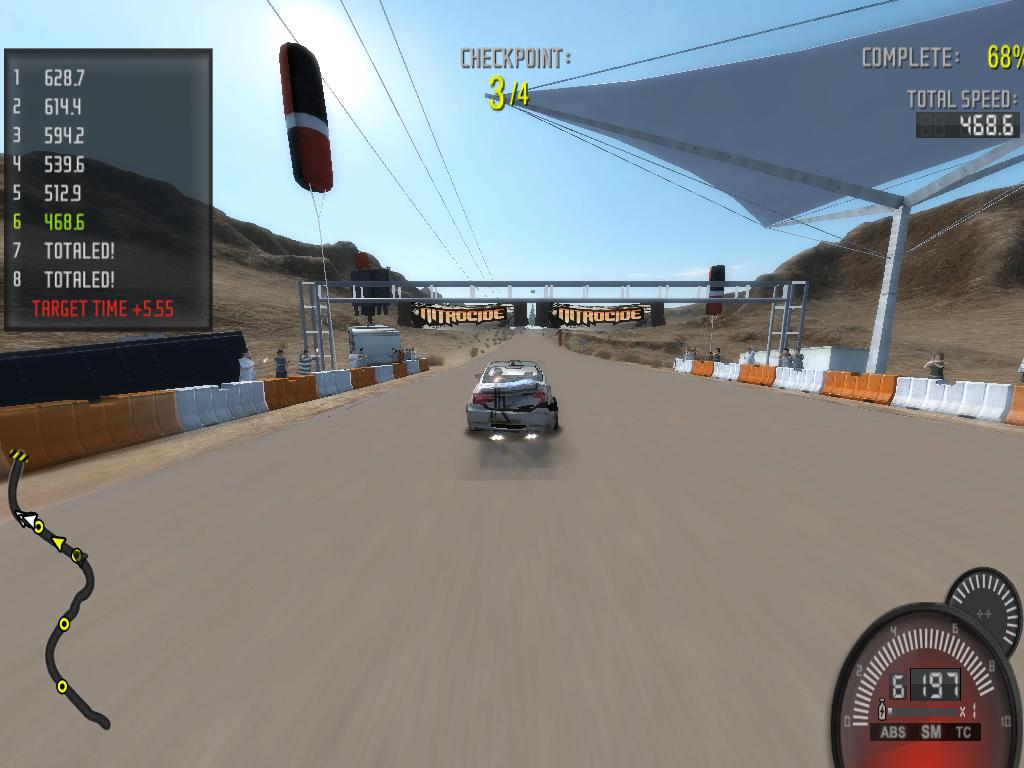Click the TC indicator
1024x768 pixels.
click(963, 732)
